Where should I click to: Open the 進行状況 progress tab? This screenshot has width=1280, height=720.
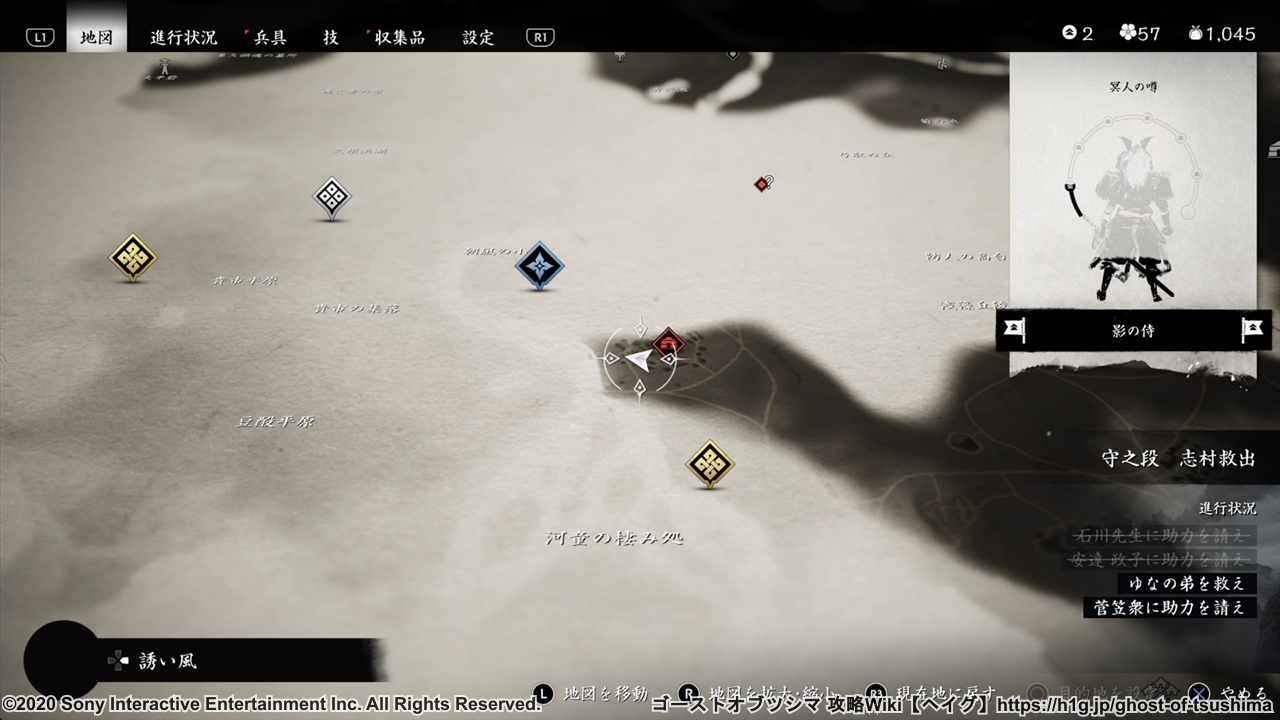pyautogui.click(x=183, y=37)
